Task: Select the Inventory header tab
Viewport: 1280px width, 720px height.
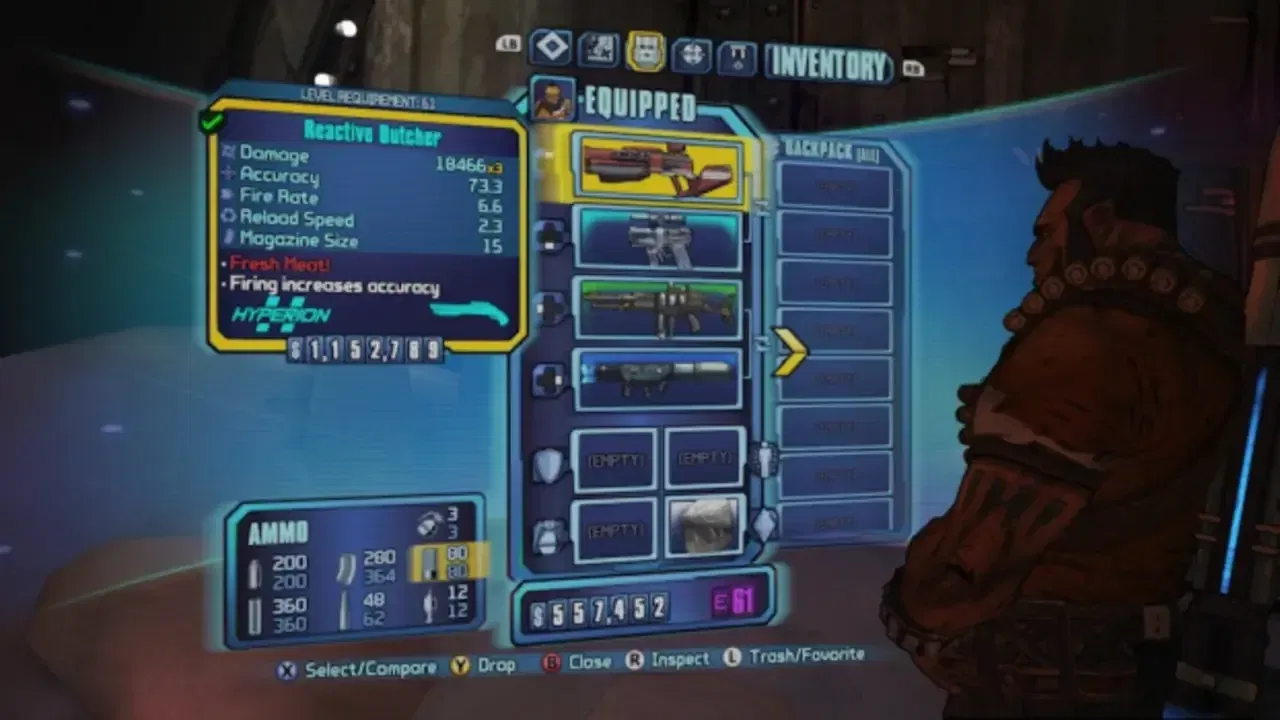Action: click(x=832, y=63)
